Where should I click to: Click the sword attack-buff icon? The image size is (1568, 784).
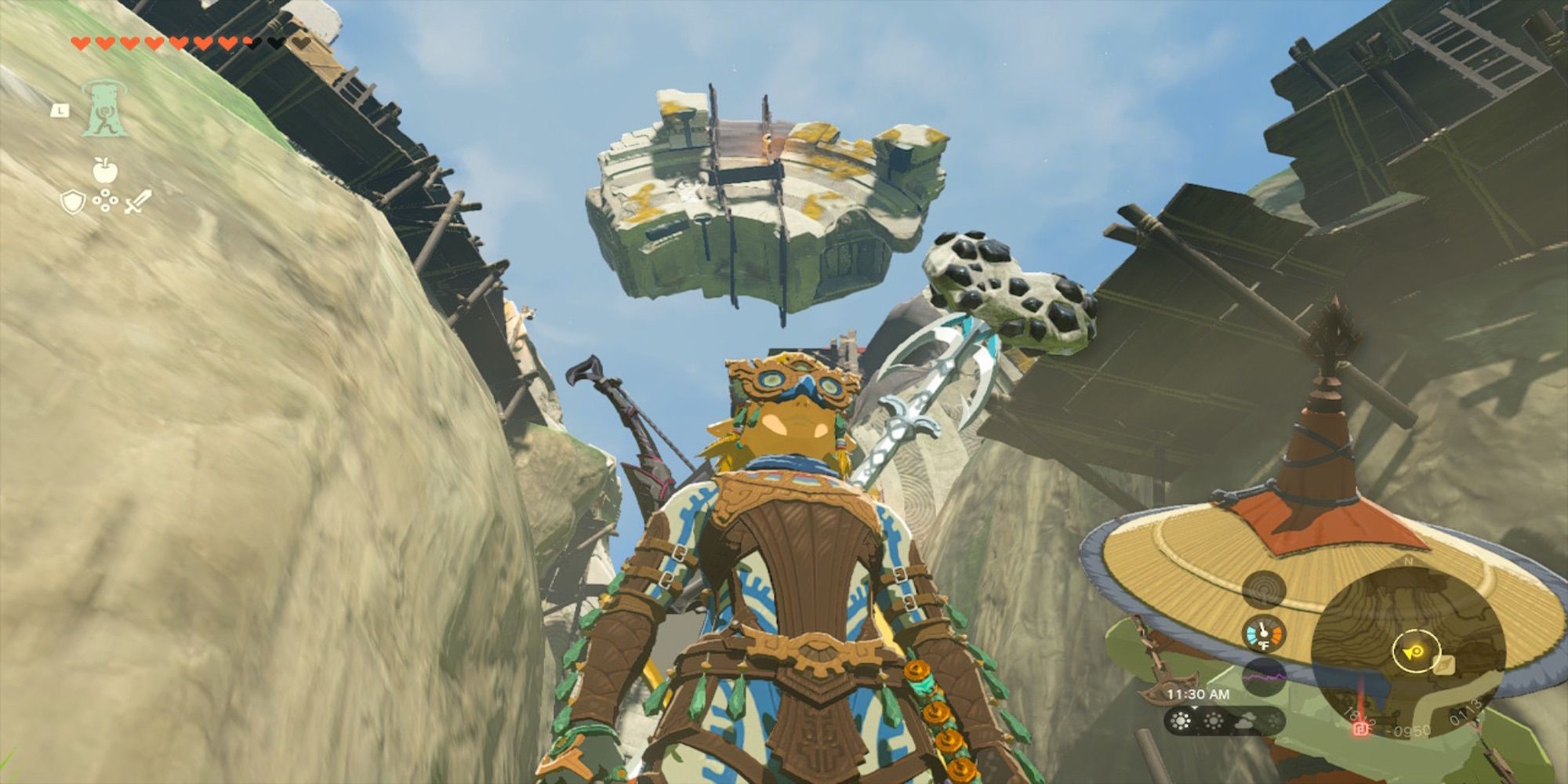click(x=137, y=201)
